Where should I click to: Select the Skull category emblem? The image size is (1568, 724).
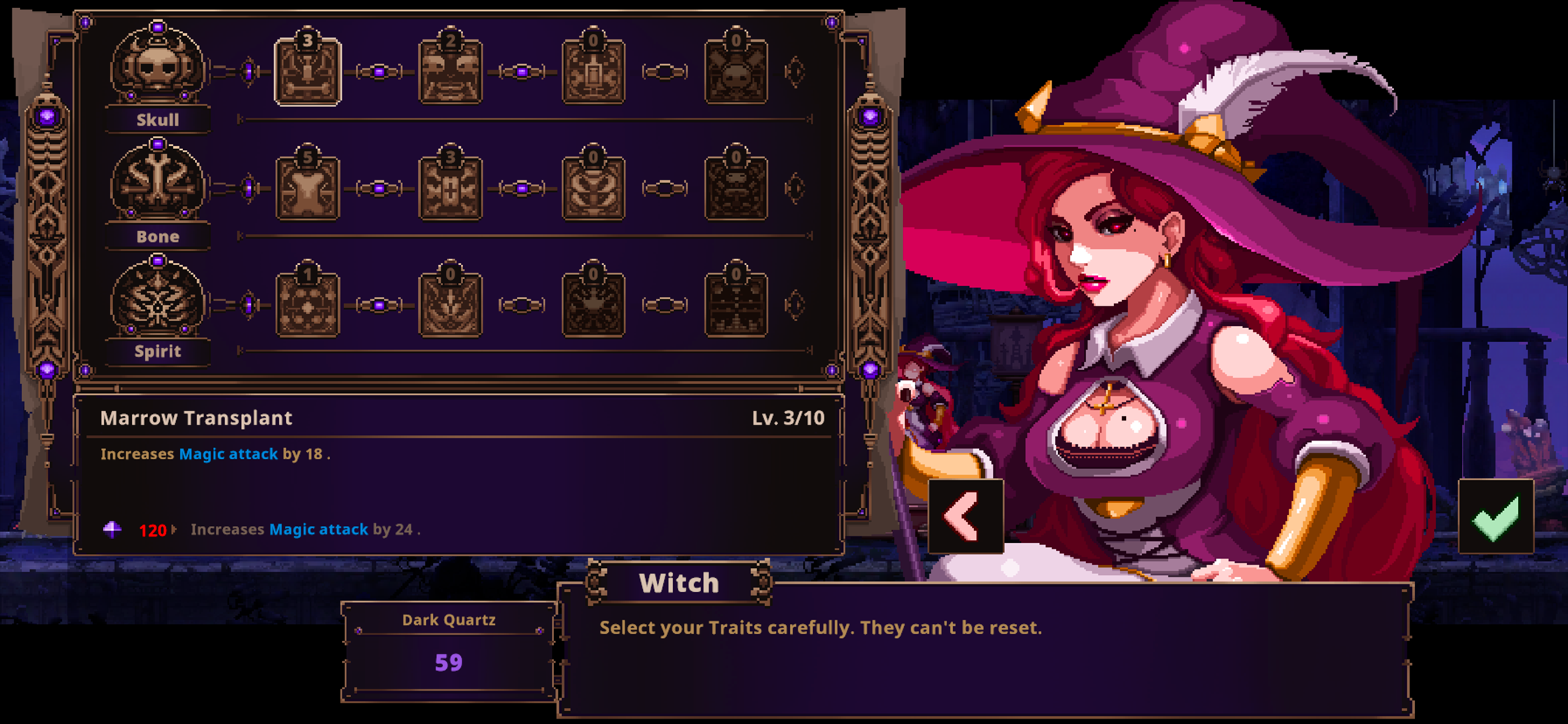157,67
